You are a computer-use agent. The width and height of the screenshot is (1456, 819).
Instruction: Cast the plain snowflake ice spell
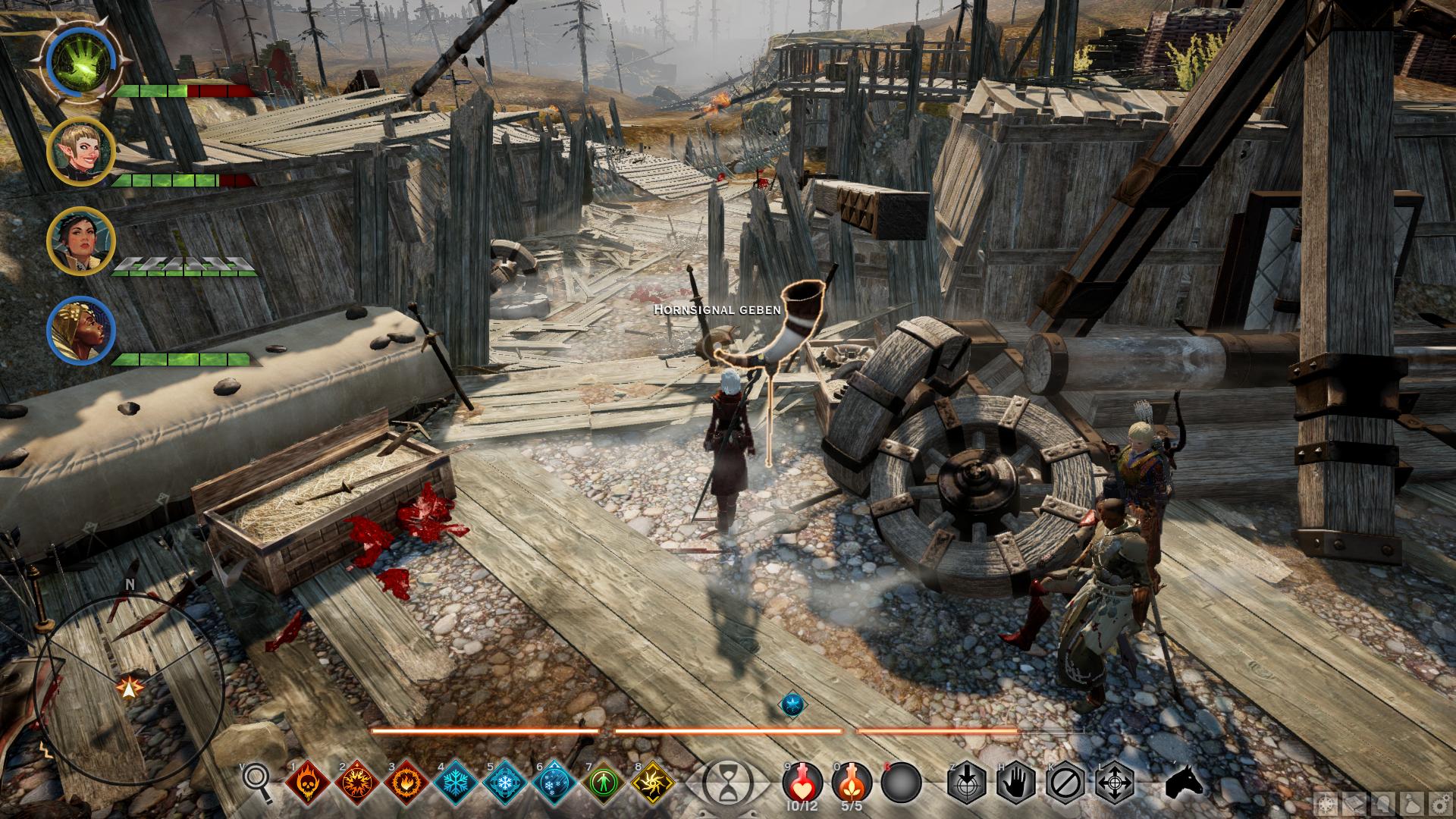coord(456,781)
